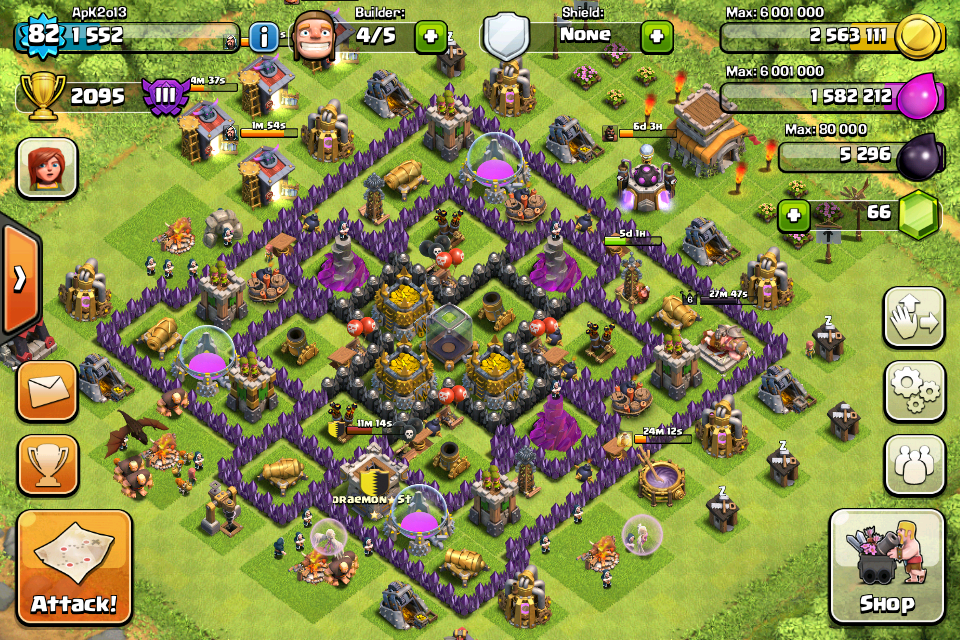Open the friends button with three figures
Image resolution: width=960 pixels, height=640 pixels.
(x=914, y=464)
